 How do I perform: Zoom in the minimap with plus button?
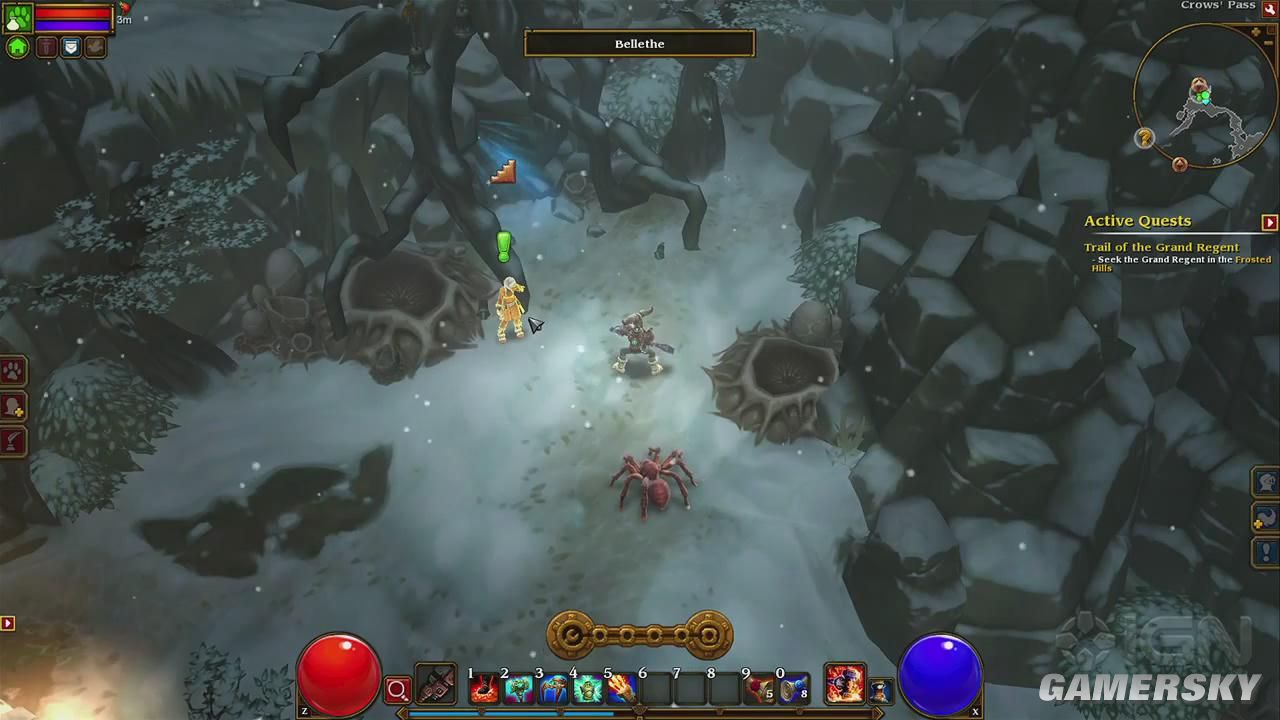pyautogui.click(x=1256, y=33)
